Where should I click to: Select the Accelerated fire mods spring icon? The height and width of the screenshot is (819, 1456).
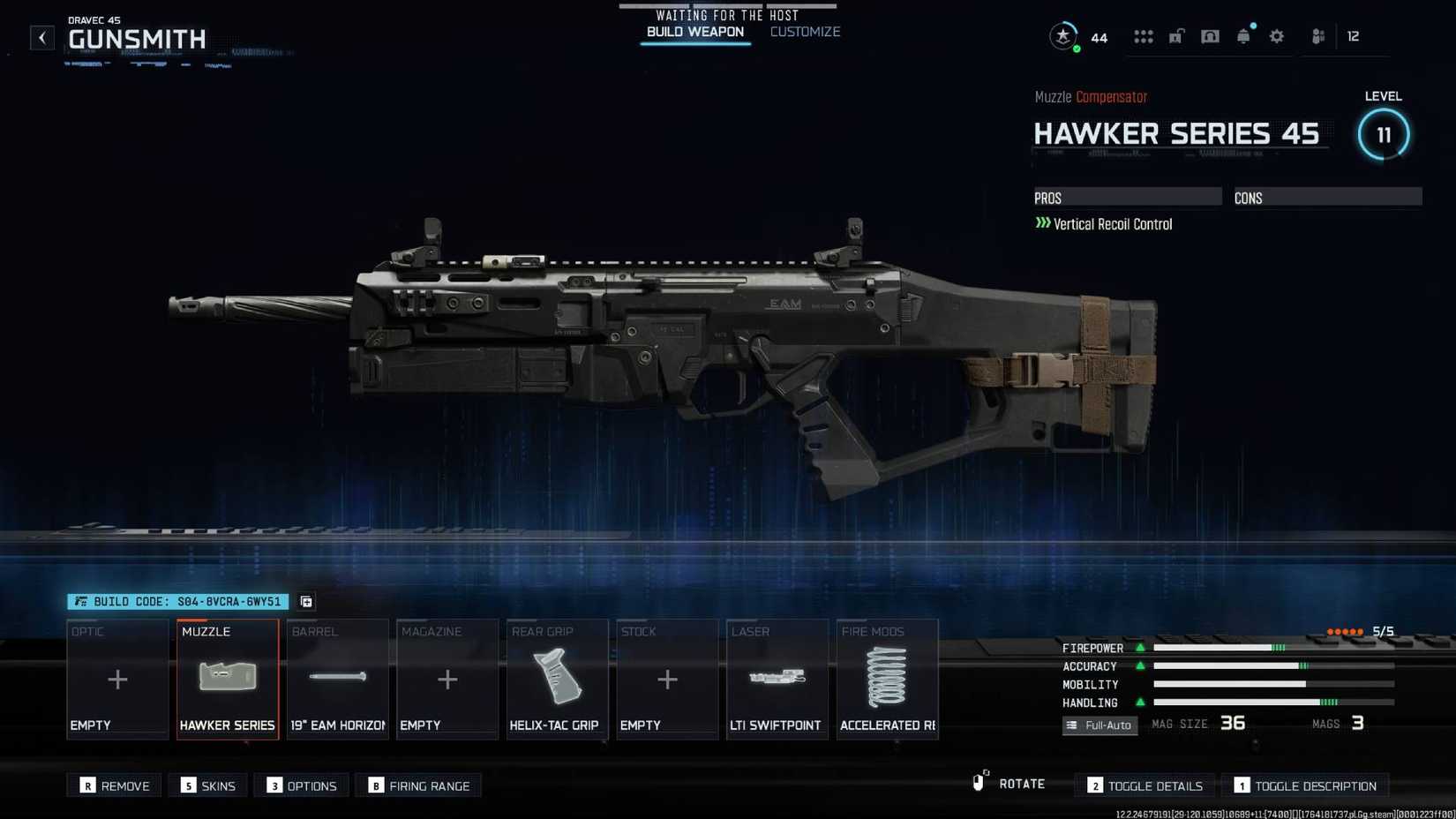pos(886,680)
